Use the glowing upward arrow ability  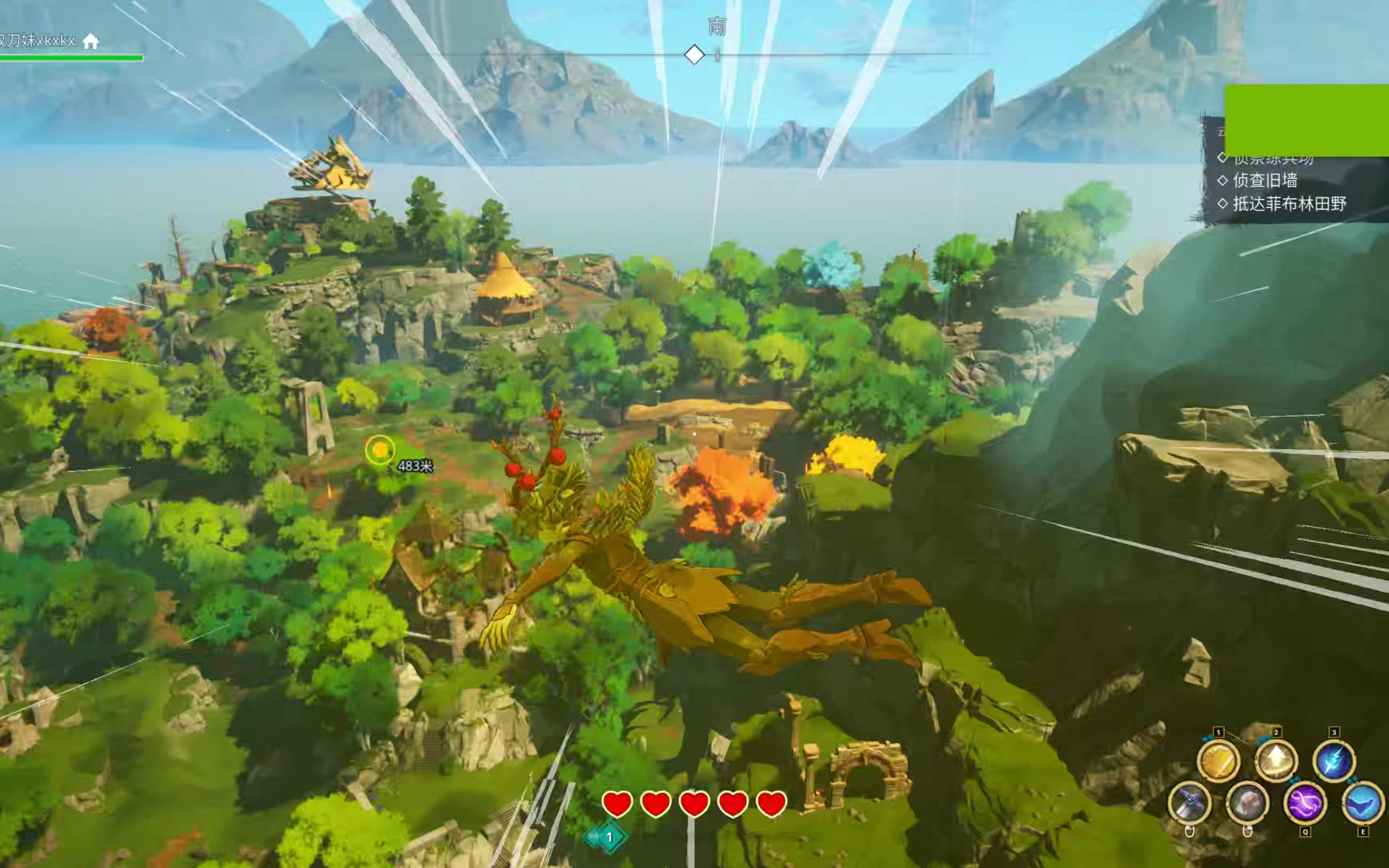point(1276,762)
